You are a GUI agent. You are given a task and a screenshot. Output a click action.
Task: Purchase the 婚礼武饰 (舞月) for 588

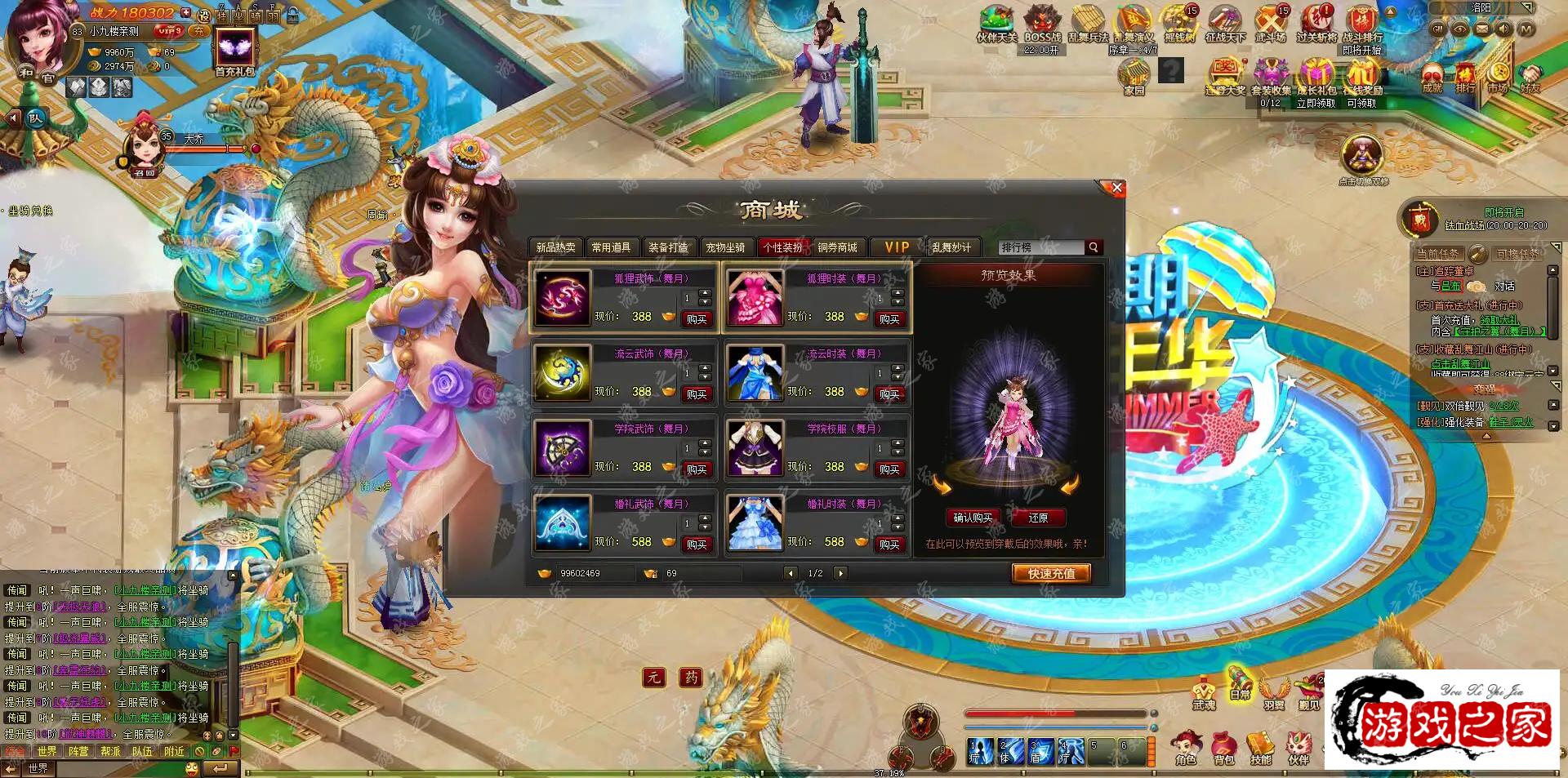tap(697, 545)
